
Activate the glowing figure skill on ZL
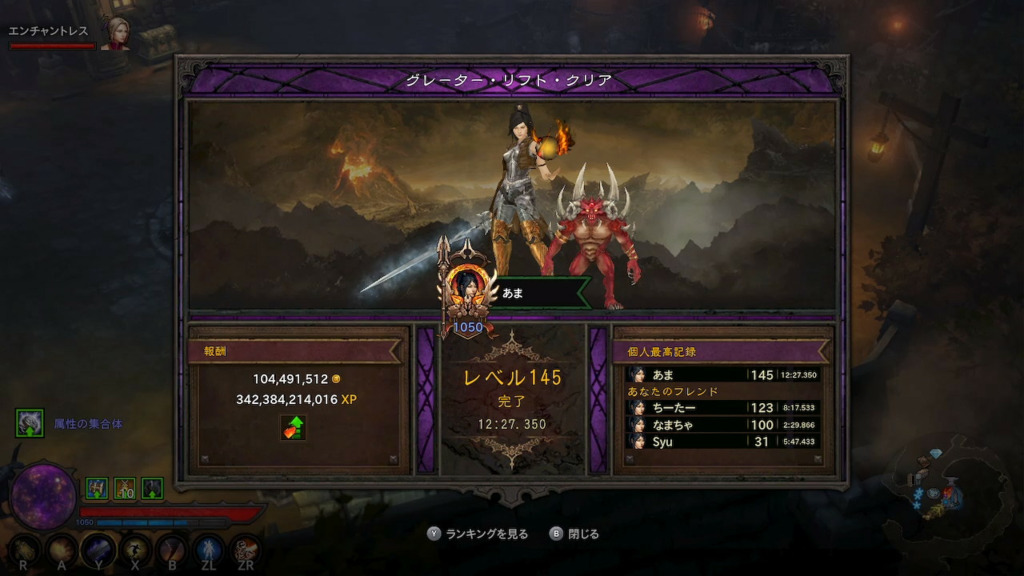[x=208, y=549]
